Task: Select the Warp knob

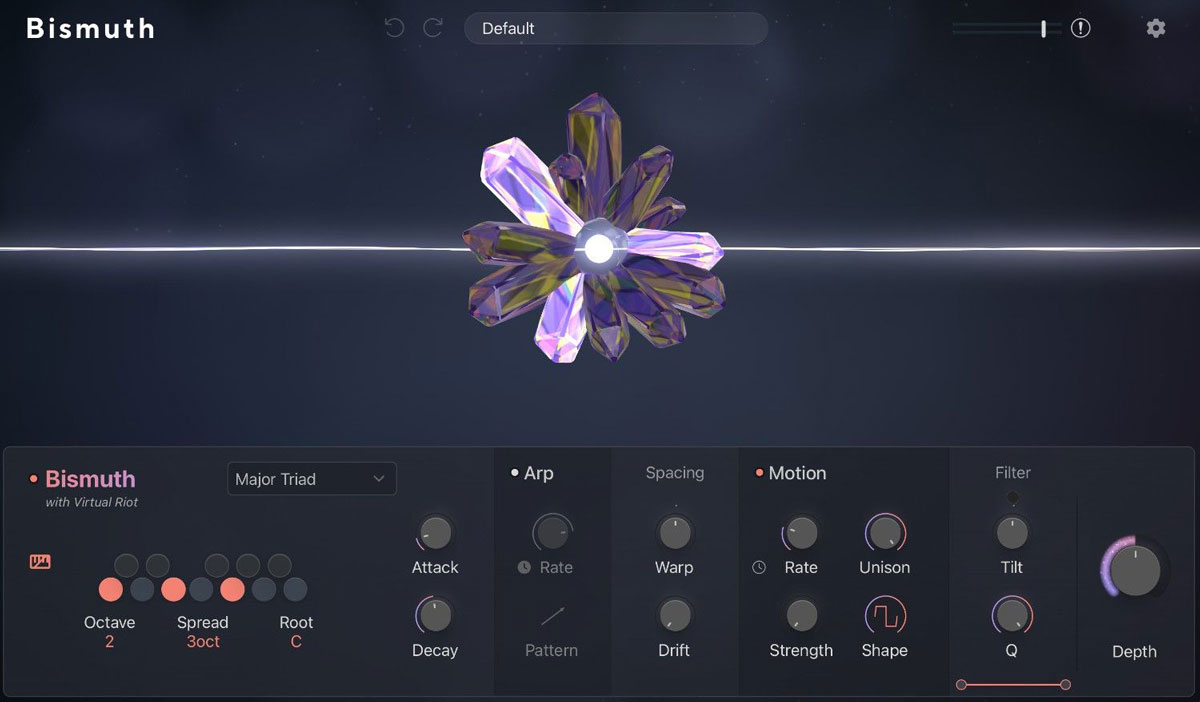Action: pos(674,533)
